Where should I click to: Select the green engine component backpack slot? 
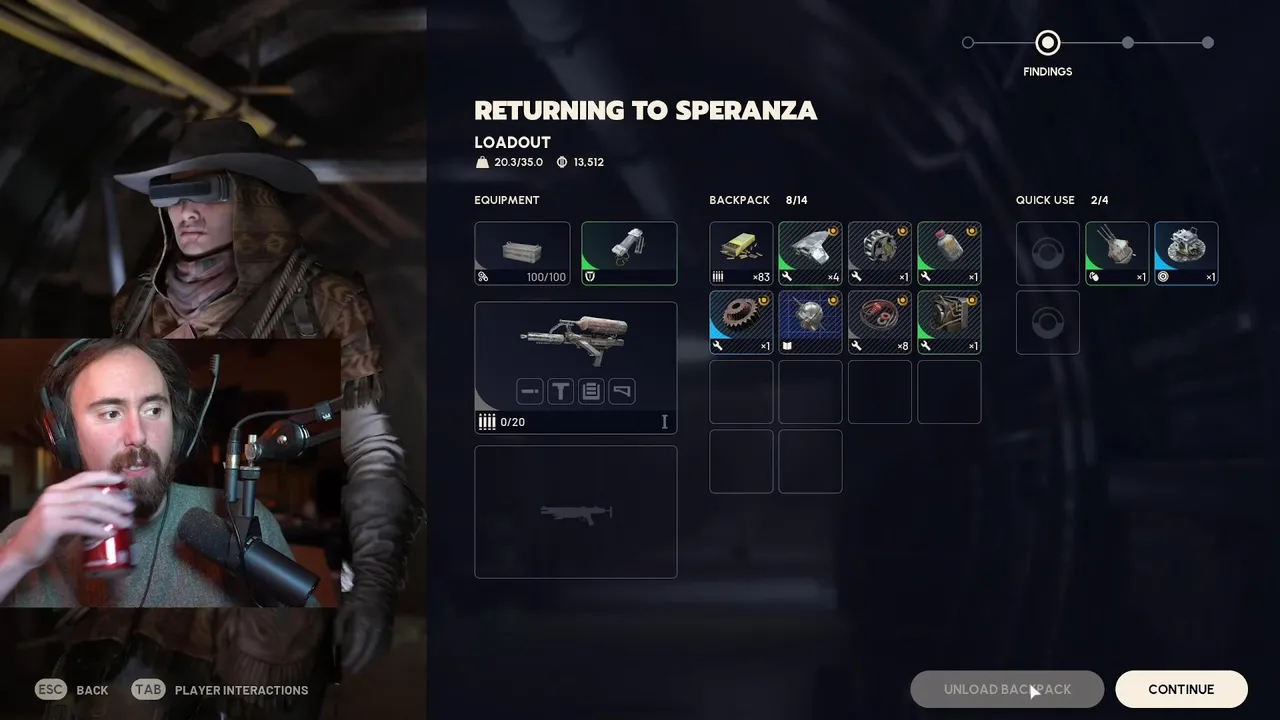pos(949,322)
